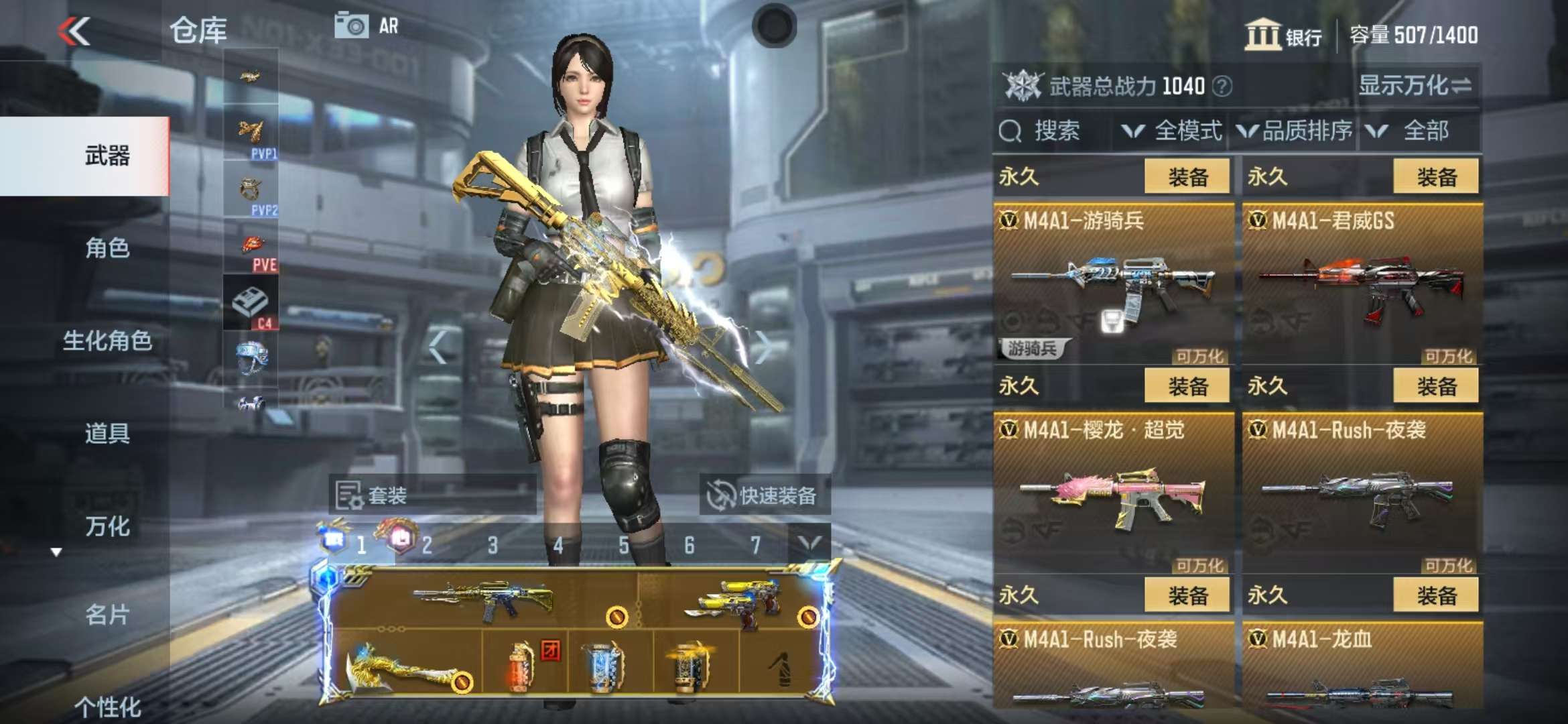
Task: Use 快速装备 quick equip
Action: click(x=764, y=495)
